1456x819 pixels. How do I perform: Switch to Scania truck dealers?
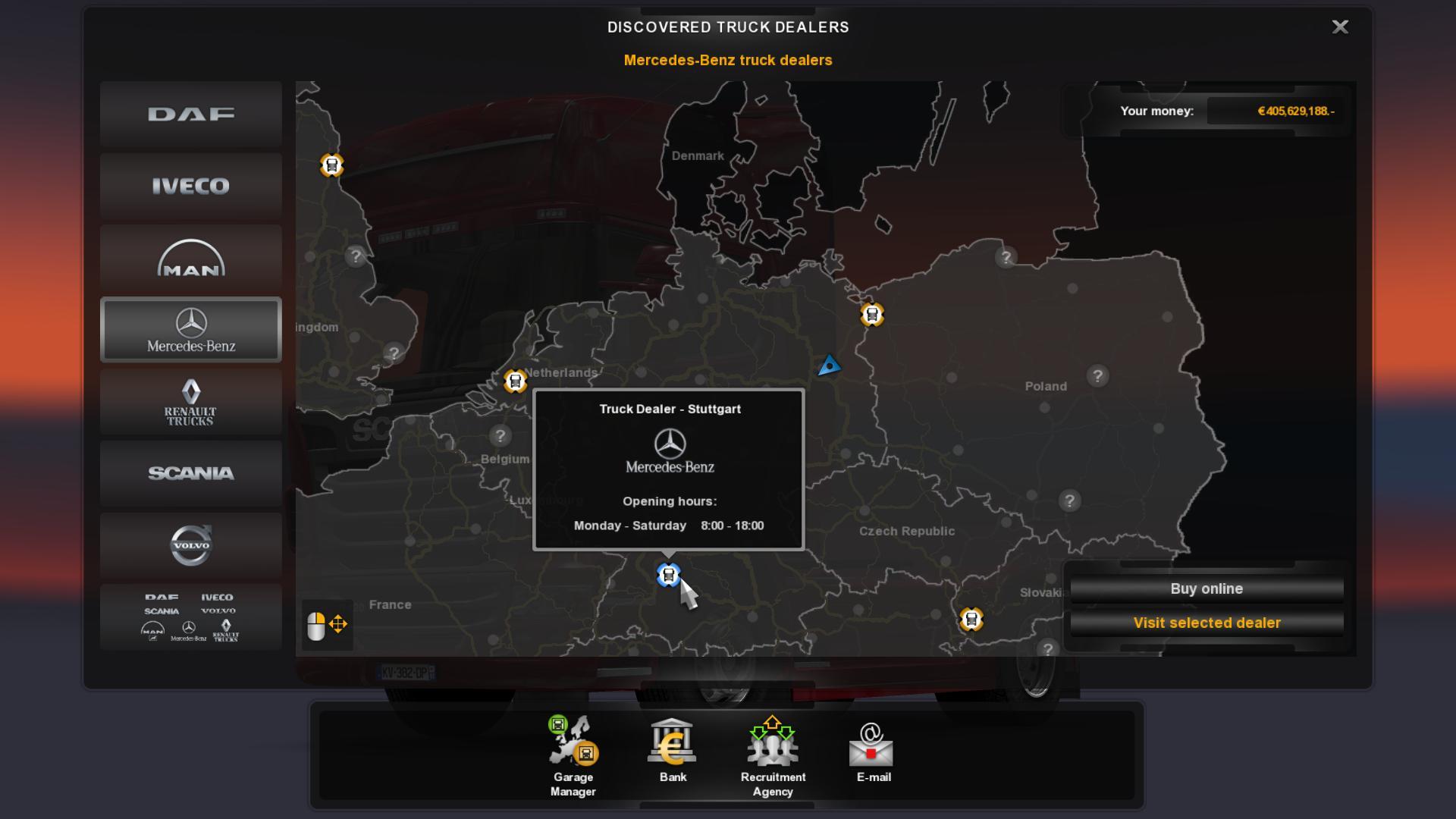(191, 473)
